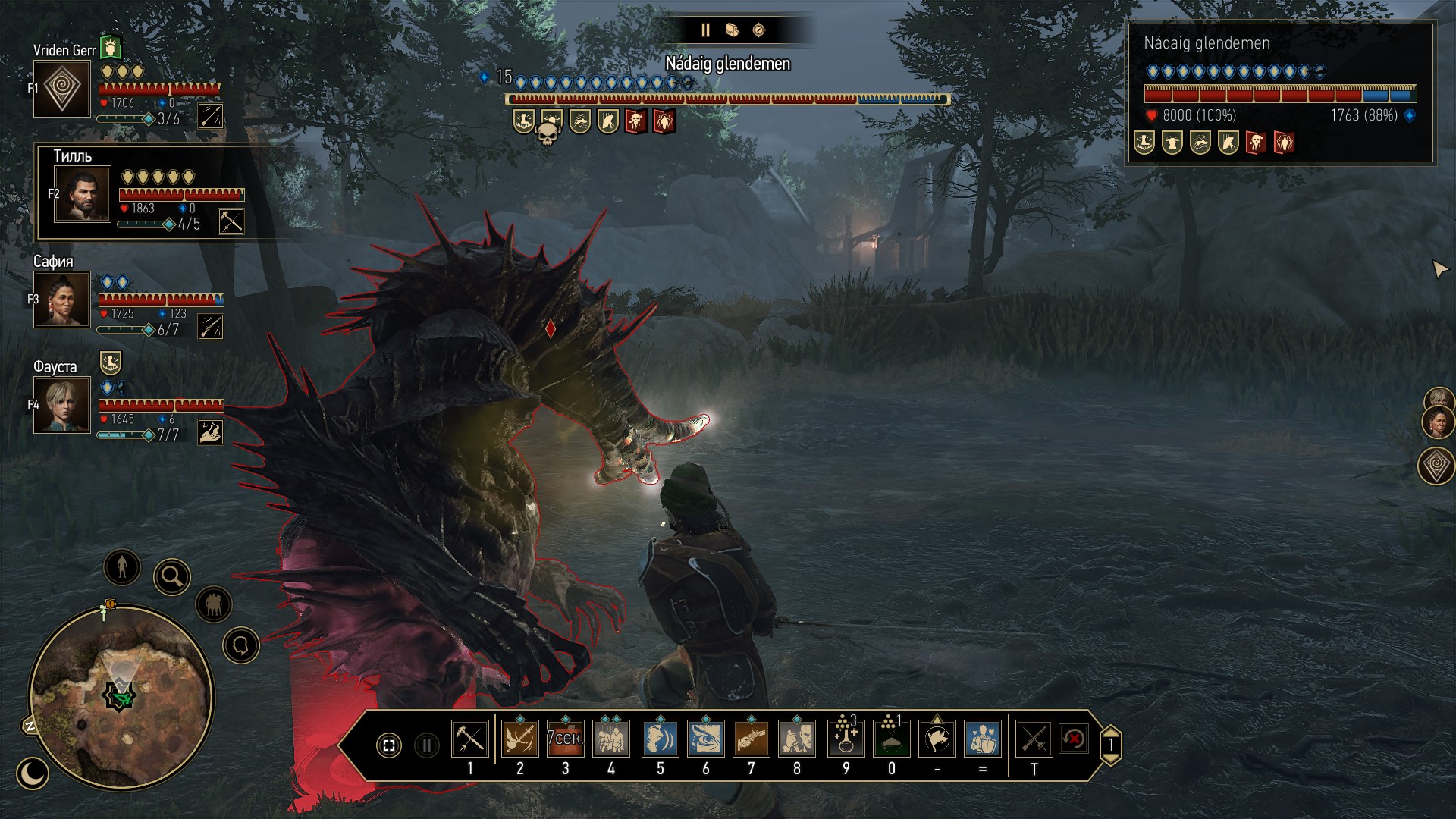This screenshot has width=1456, height=819.
Task: Click the crescent moon rest button
Action: pos(33,773)
